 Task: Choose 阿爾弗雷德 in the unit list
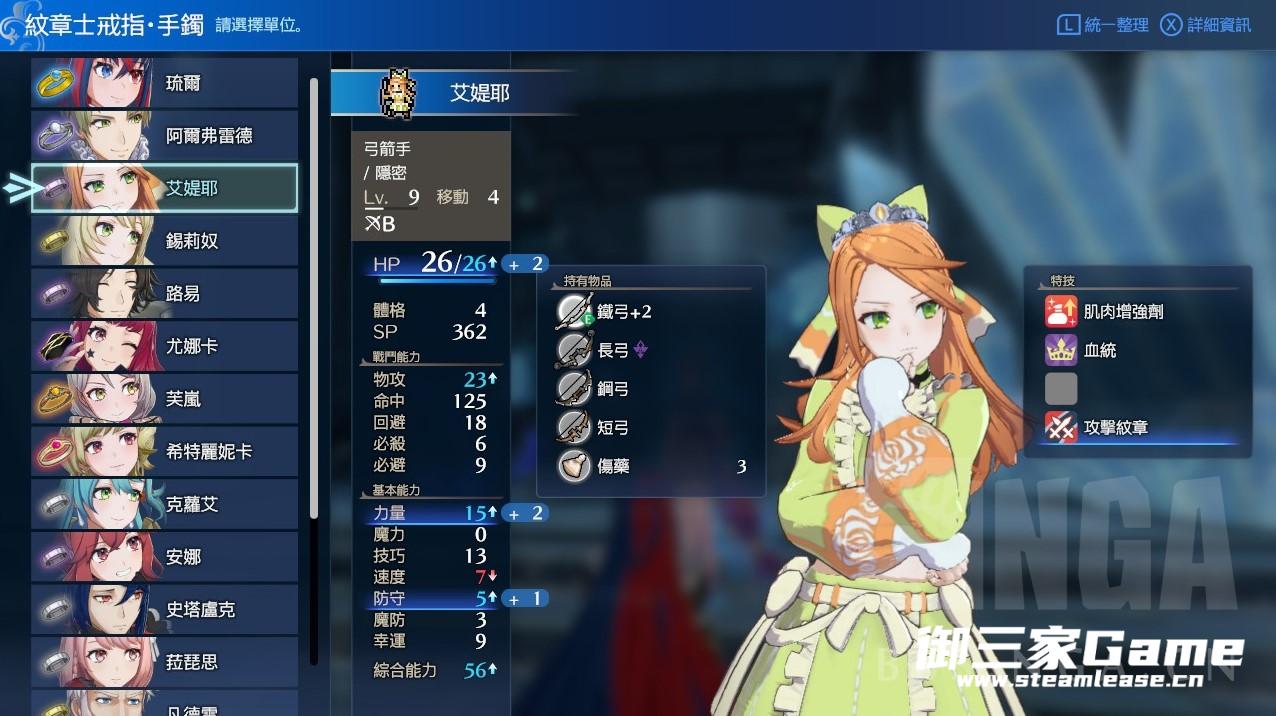click(x=165, y=136)
